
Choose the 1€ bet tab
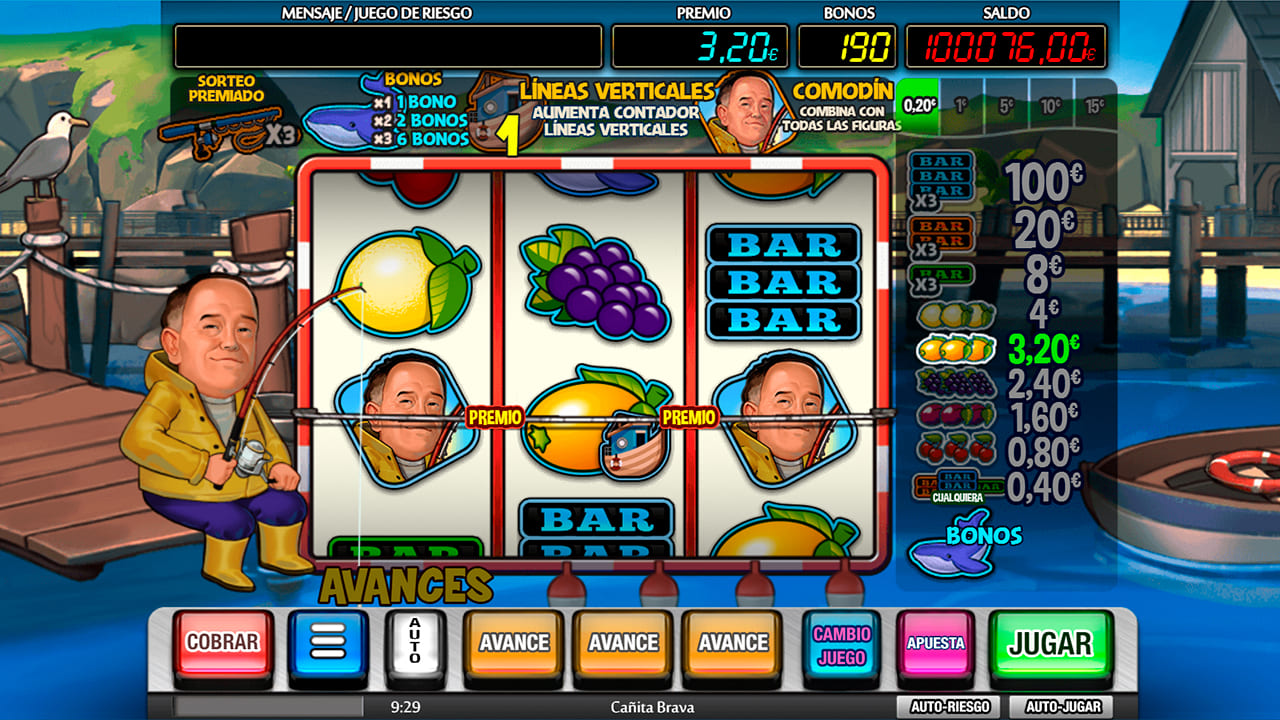[x=961, y=105]
